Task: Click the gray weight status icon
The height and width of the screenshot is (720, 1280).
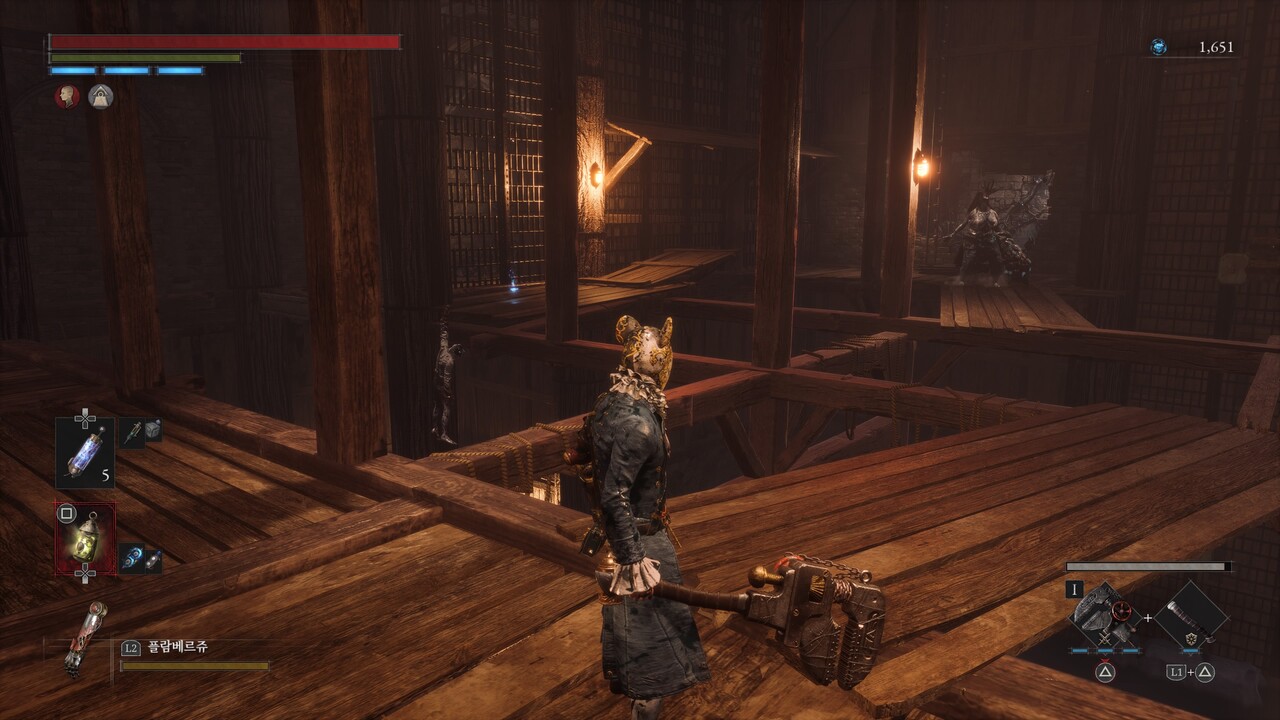Action: coord(100,96)
